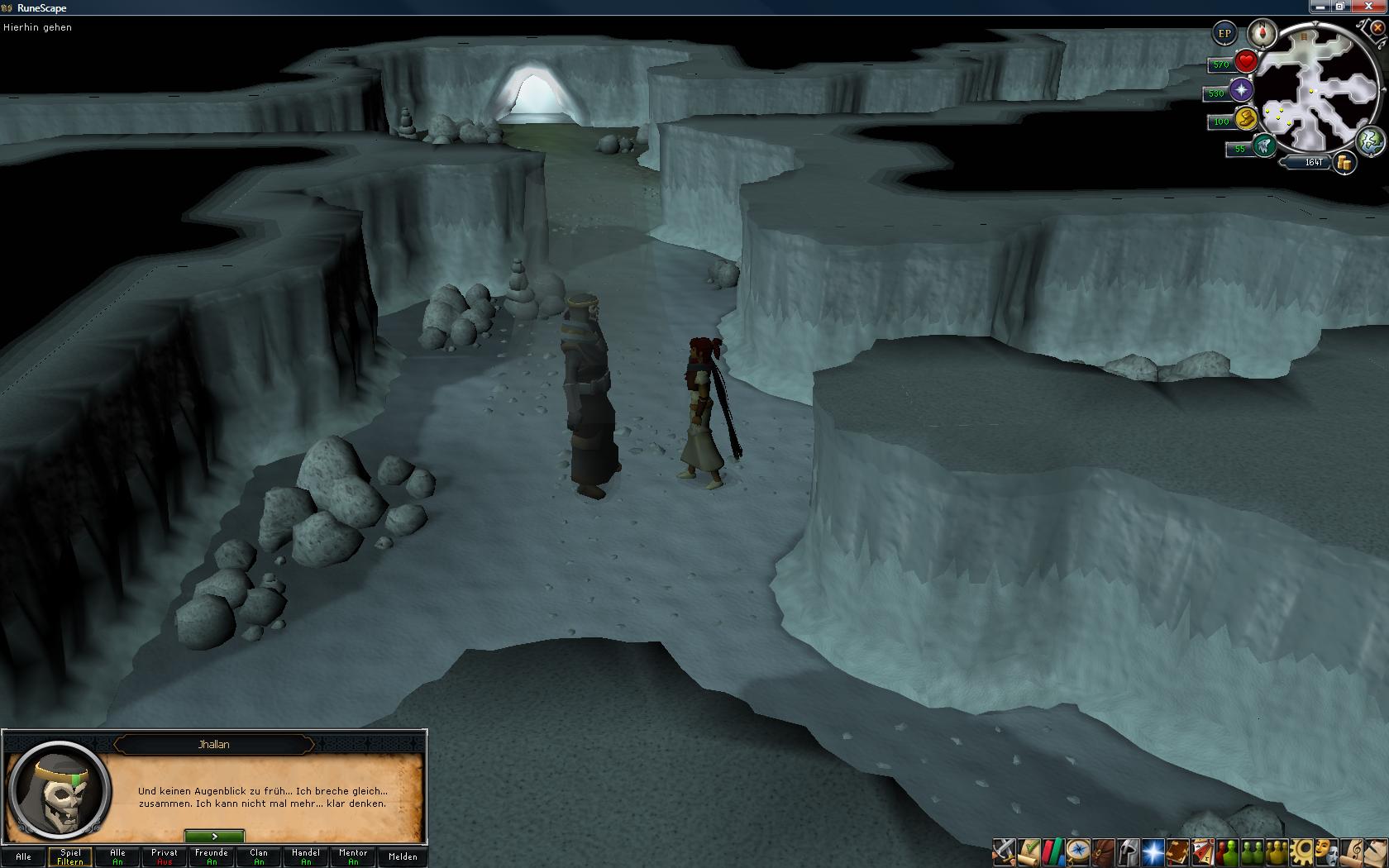This screenshot has width=1389, height=868.
Task: Open the backpack inventory tab
Action: click(x=1103, y=851)
